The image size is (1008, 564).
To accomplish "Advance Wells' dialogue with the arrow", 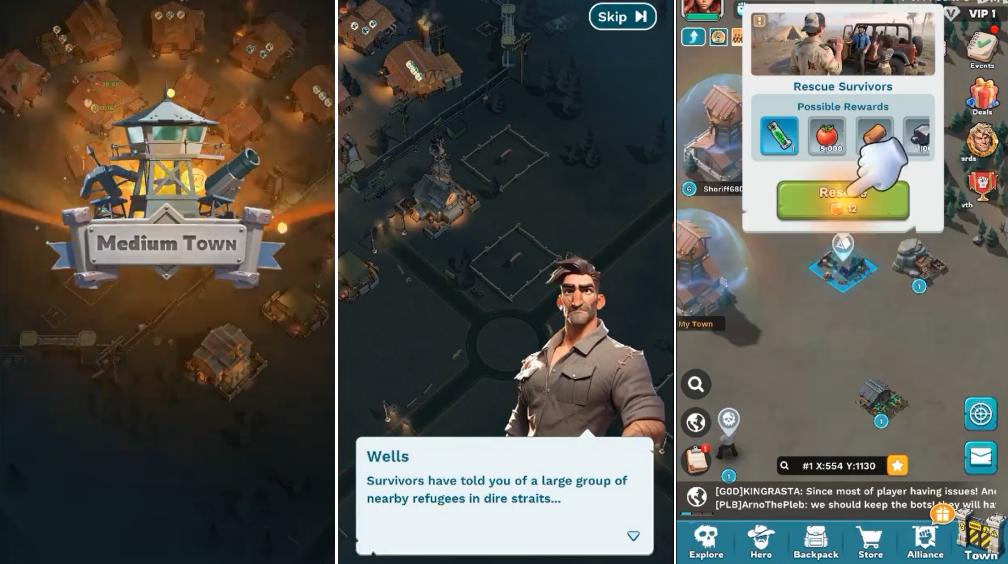I will pyautogui.click(x=633, y=536).
